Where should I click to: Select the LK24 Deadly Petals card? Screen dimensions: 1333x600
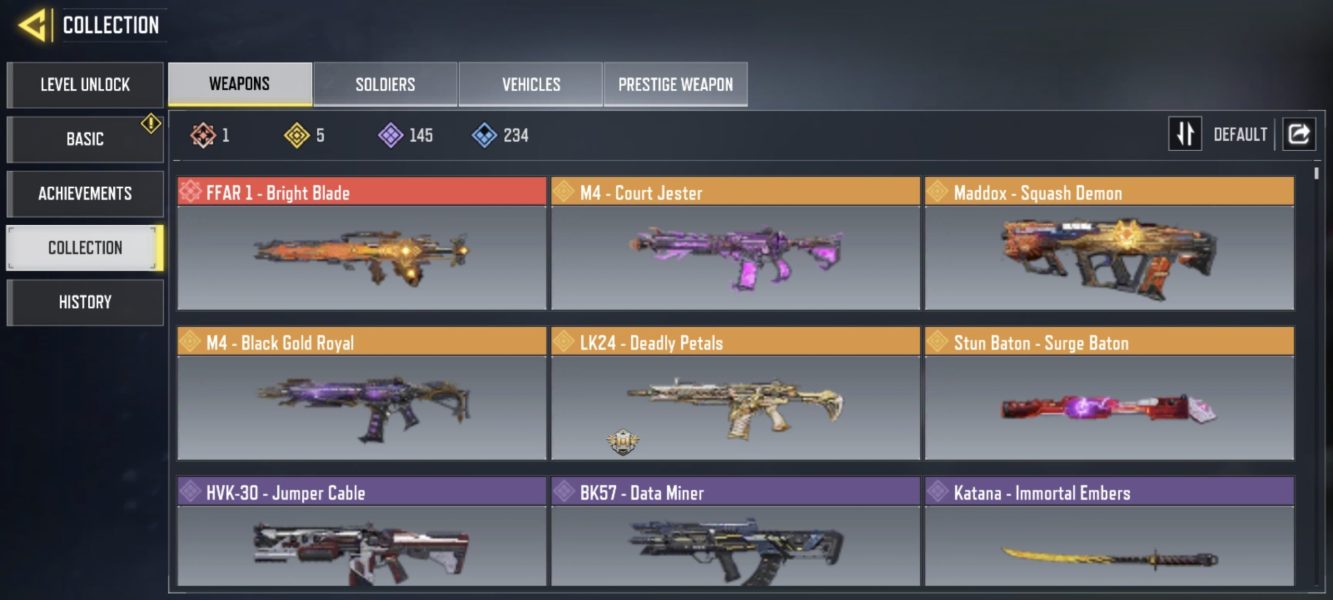coord(735,395)
